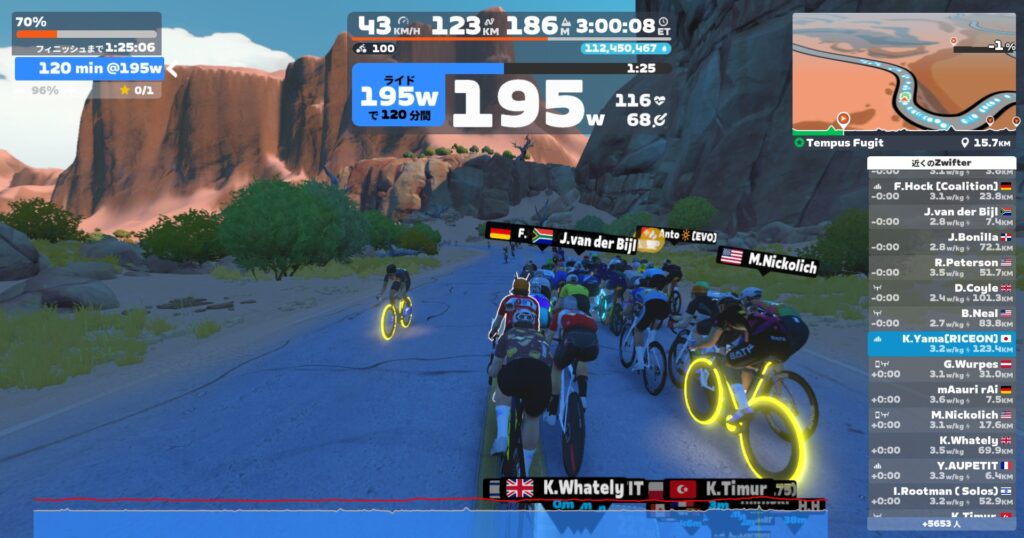The width and height of the screenshot is (1024, 538).
Task: Click the workout star counter 0/1
Action: click(137, 90)
